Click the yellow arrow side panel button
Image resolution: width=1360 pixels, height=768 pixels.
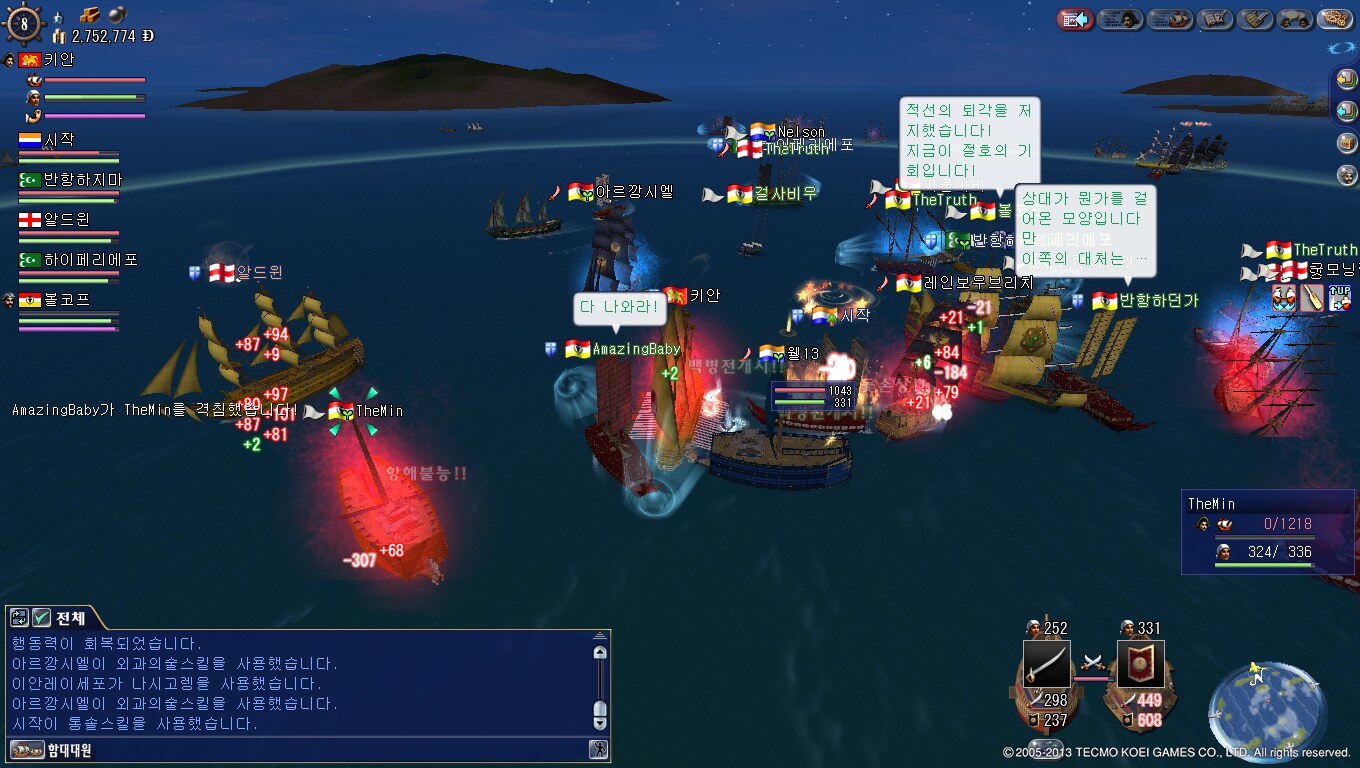click(1347, 81)
